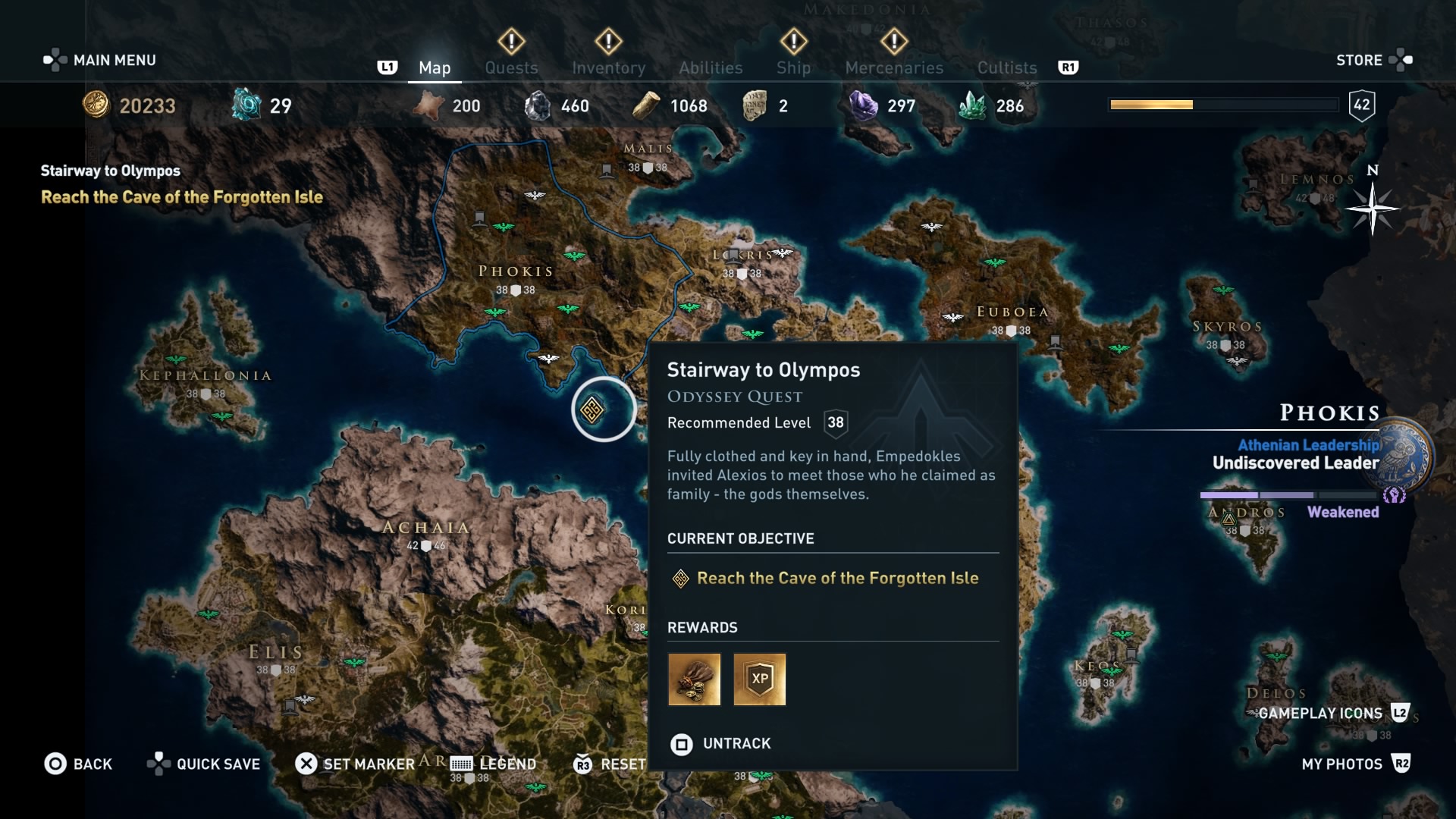Image resolution: width=1456 pixels, height=819 pixels.
Task: Click the Phokis region label on map
Action: click(516, 271)
